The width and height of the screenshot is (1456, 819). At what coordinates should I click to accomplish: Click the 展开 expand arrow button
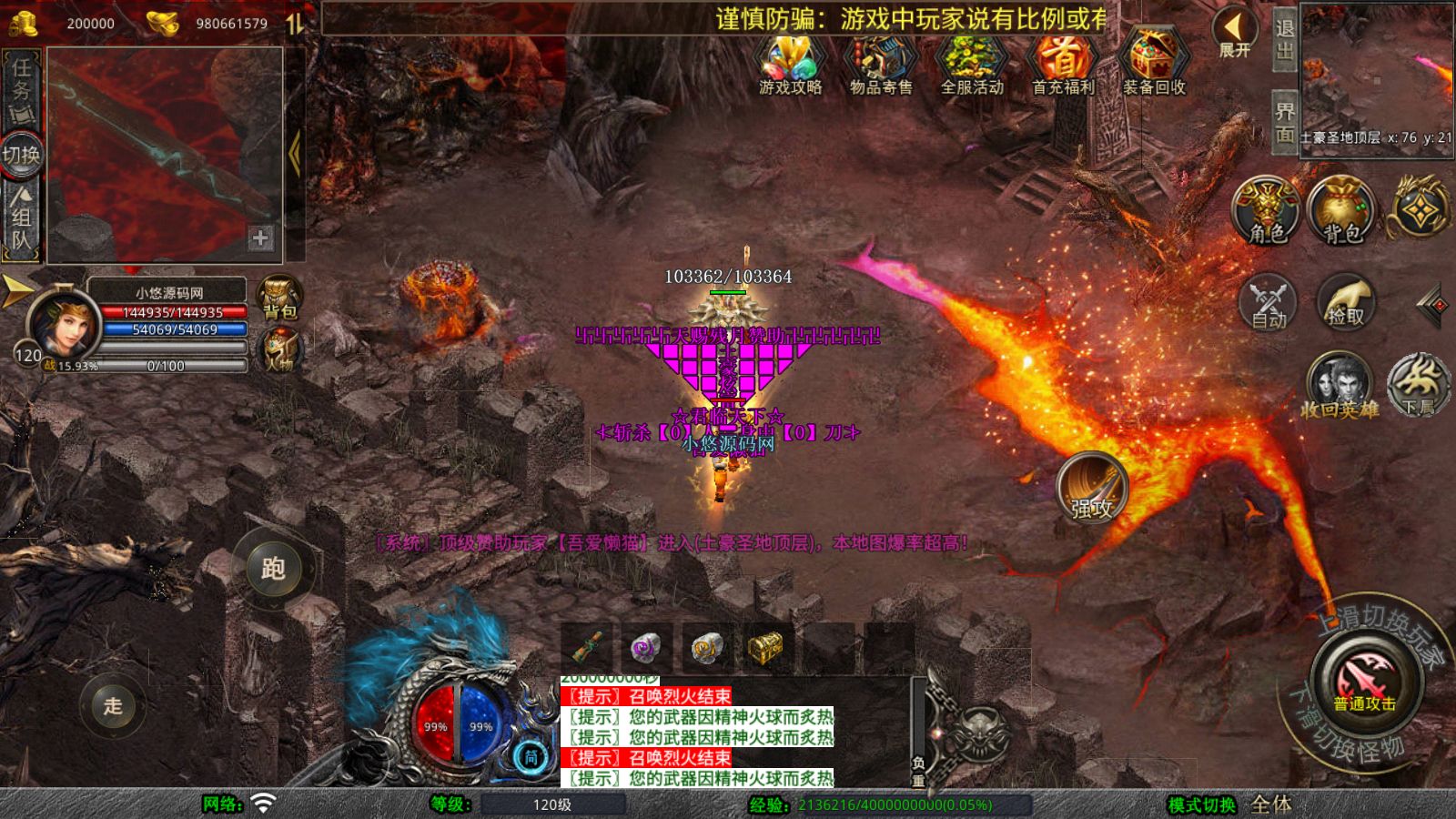pyautogui.click(x=1235, y=33)
